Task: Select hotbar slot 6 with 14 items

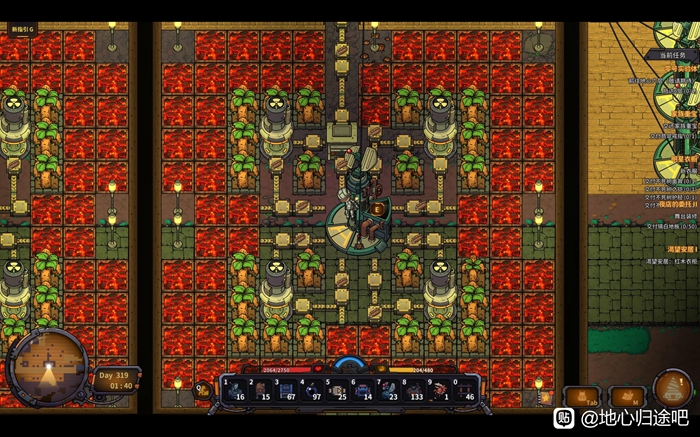Action: tap(365, 389)
